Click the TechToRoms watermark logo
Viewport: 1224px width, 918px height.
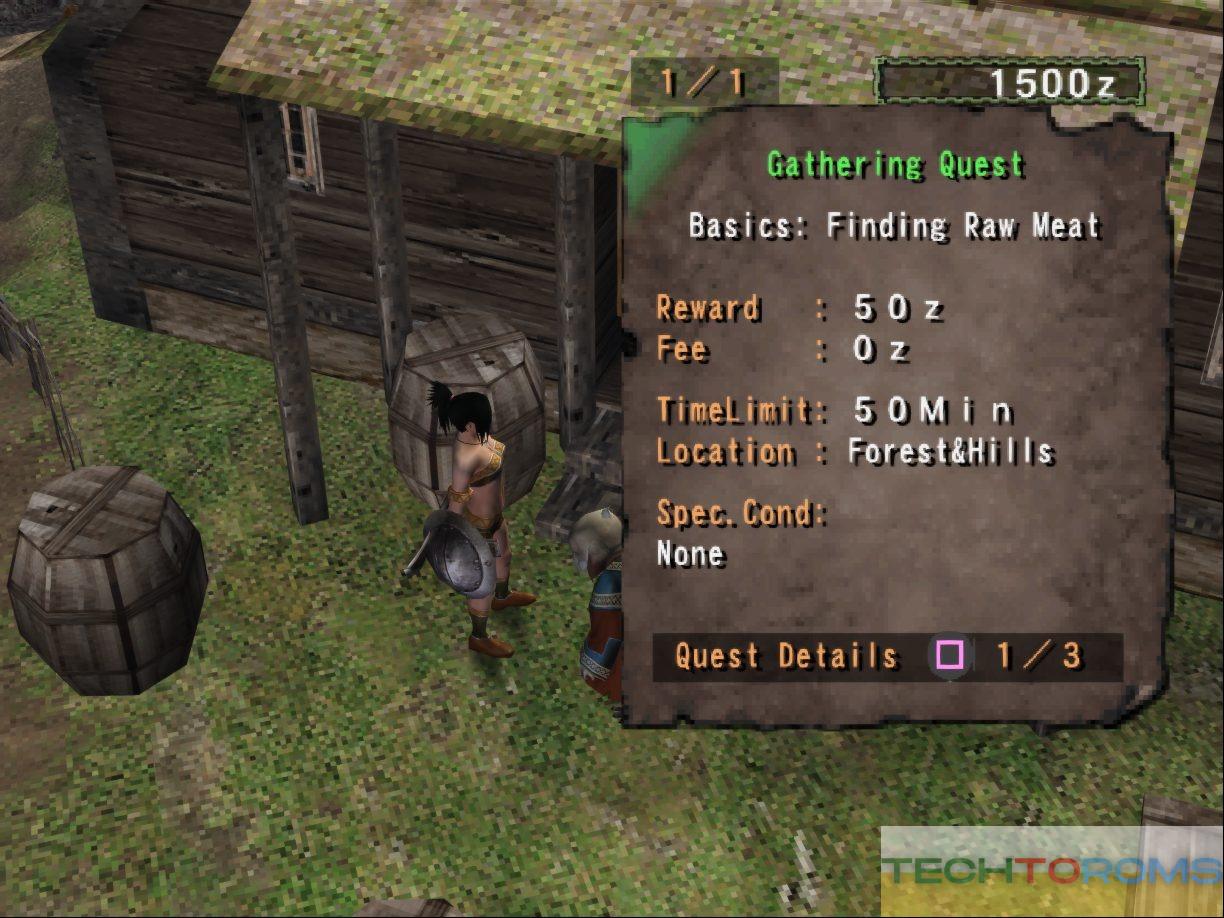point(1050,870)
